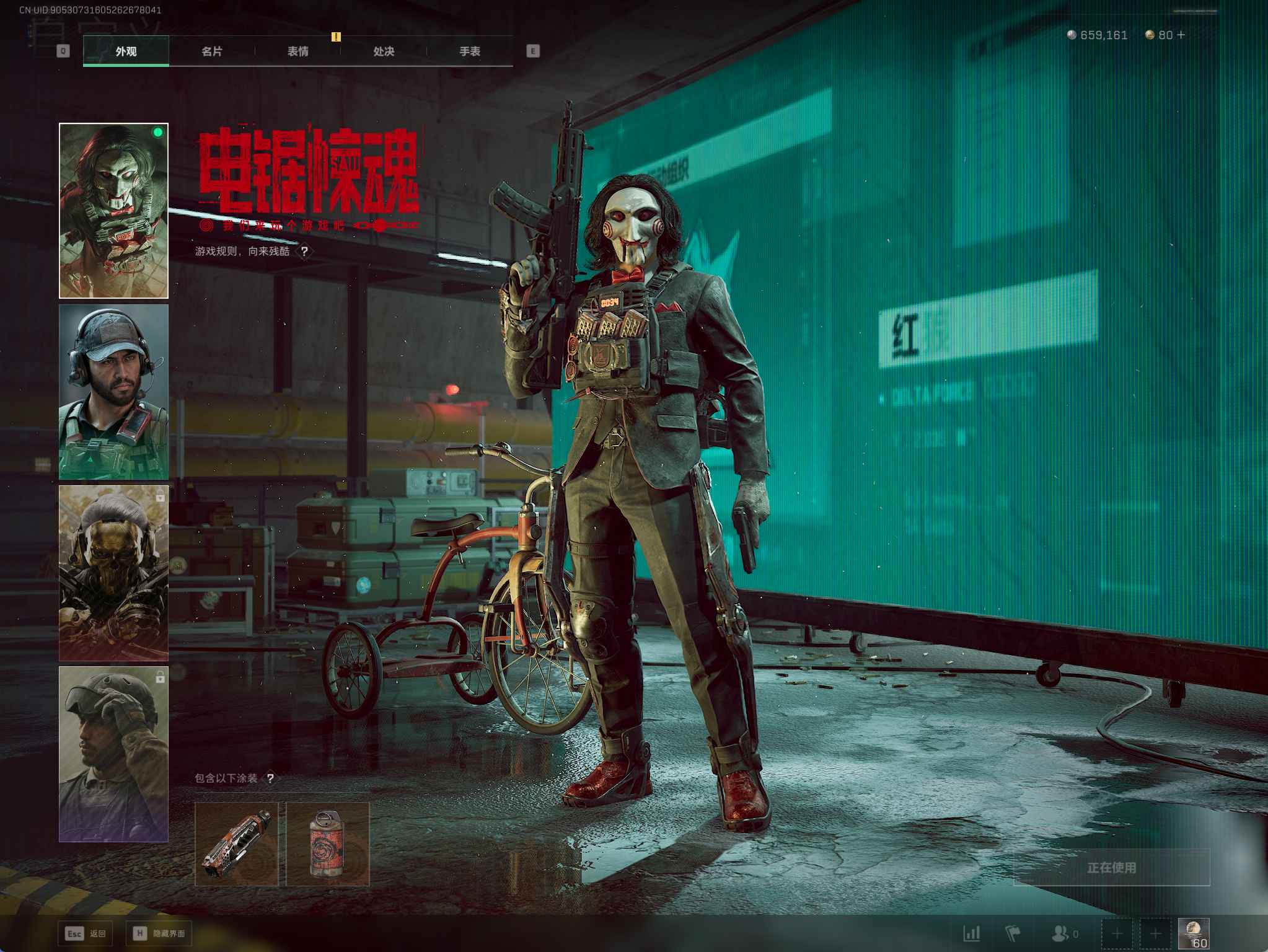The height and width of the screenshot is (952, 1268).
Task: Switch to the 表情 emotes tab
Action: click(x=298, y=51)
